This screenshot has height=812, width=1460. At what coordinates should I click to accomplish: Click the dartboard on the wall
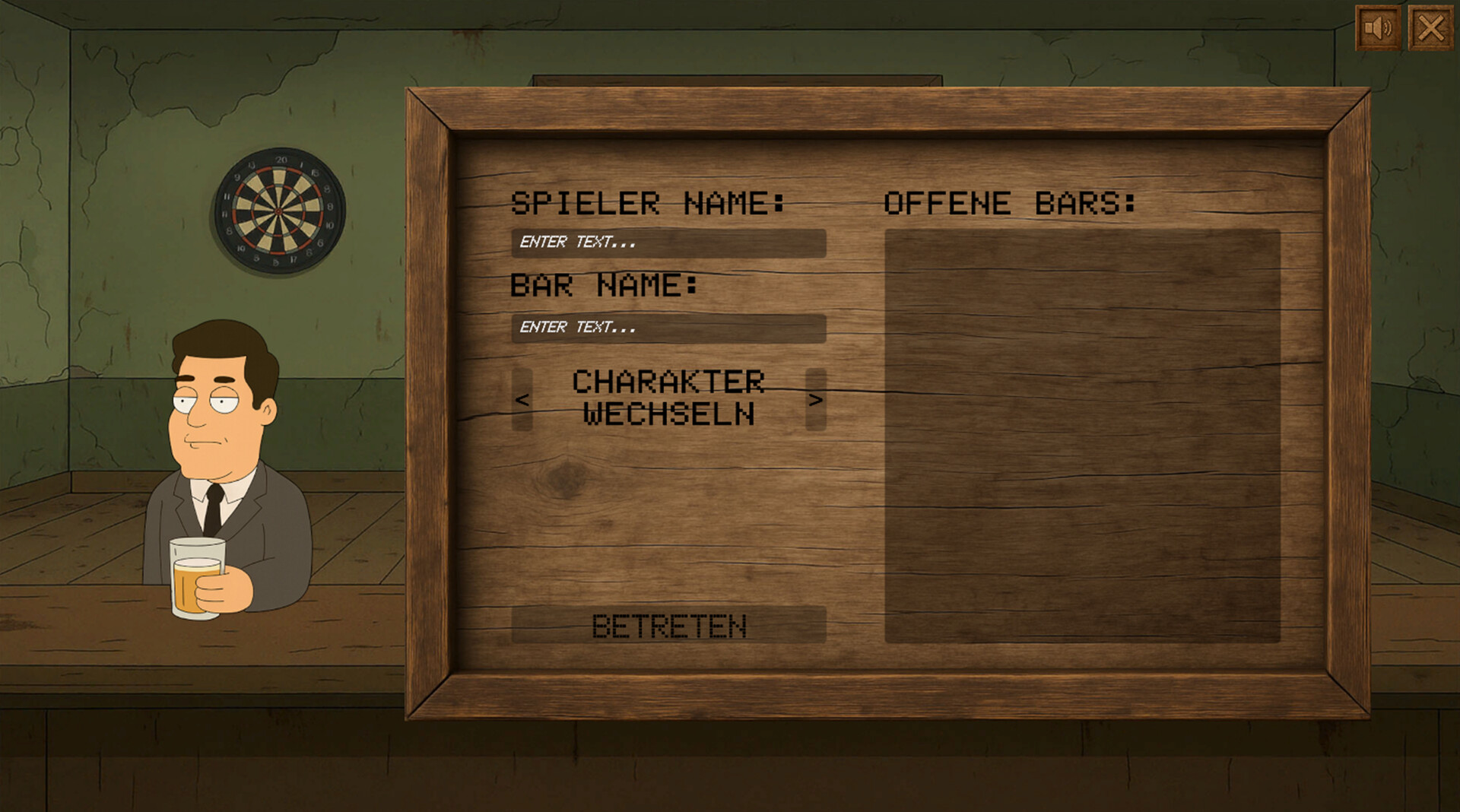[x=280, y=211]
